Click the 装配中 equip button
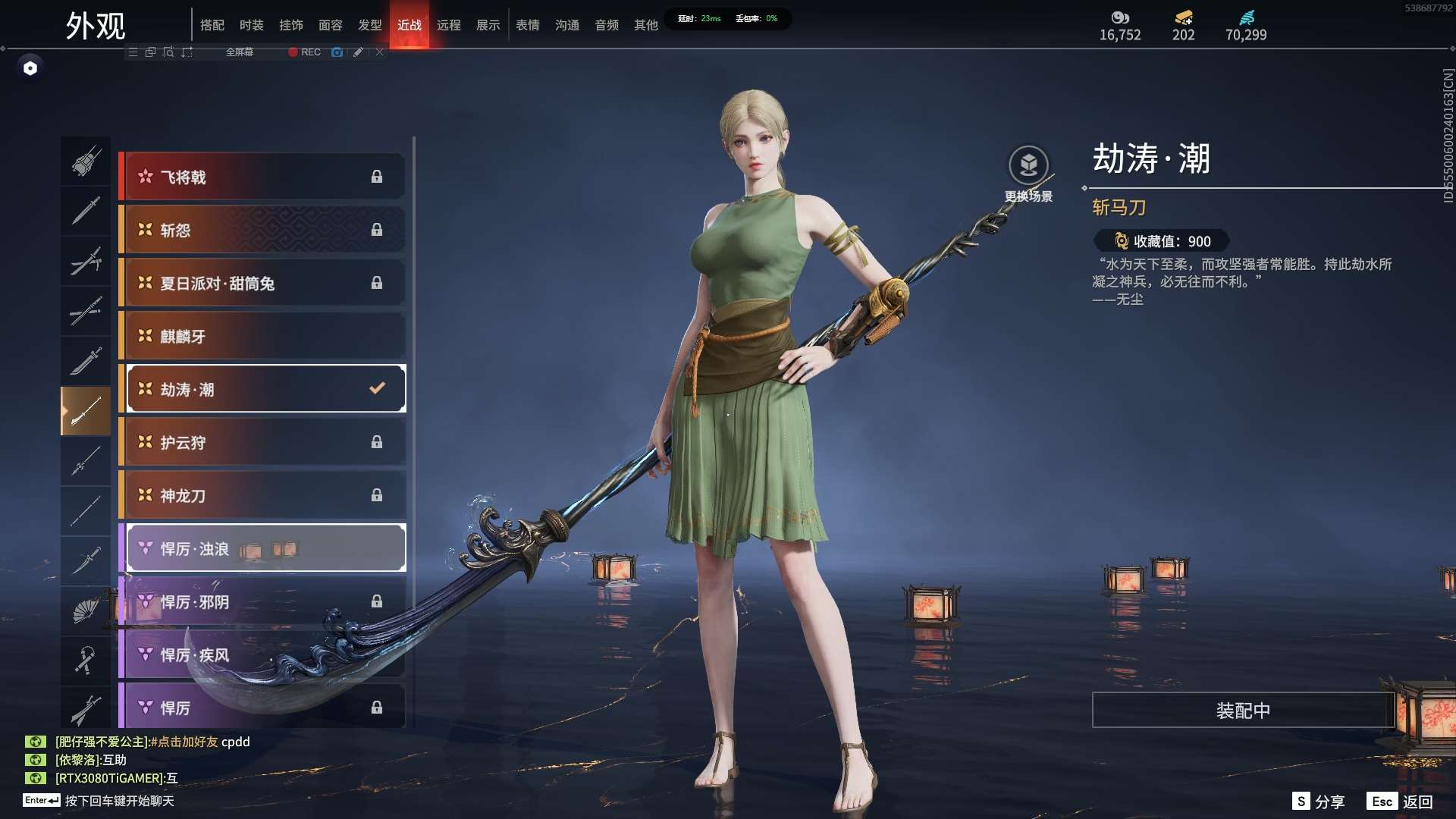 click(1243, 711)
